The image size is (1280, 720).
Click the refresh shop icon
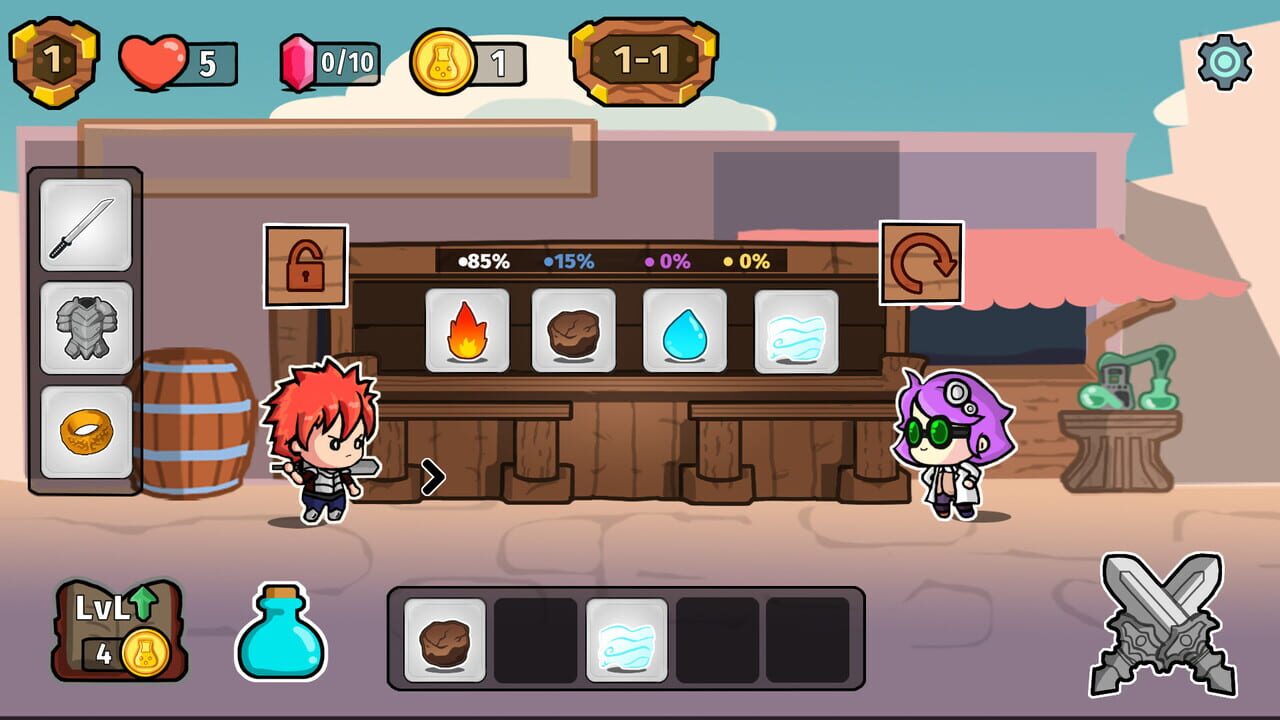click(920, 260)
